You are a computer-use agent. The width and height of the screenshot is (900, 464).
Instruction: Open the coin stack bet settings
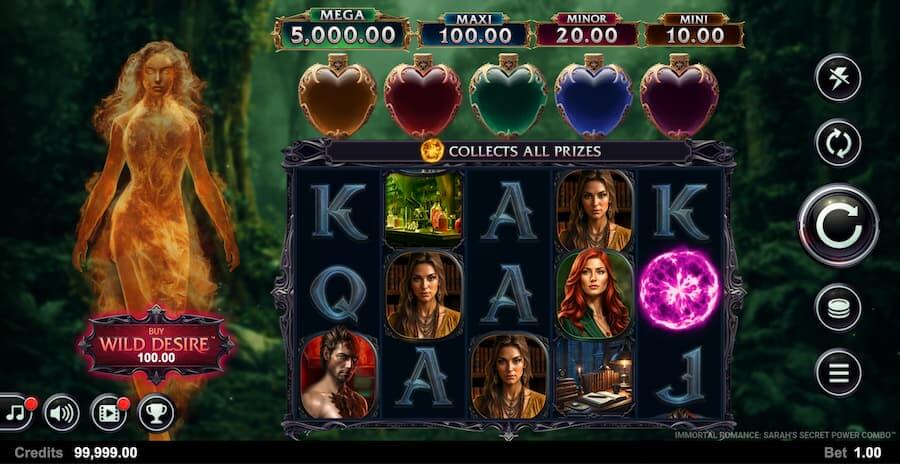[838, 307]
